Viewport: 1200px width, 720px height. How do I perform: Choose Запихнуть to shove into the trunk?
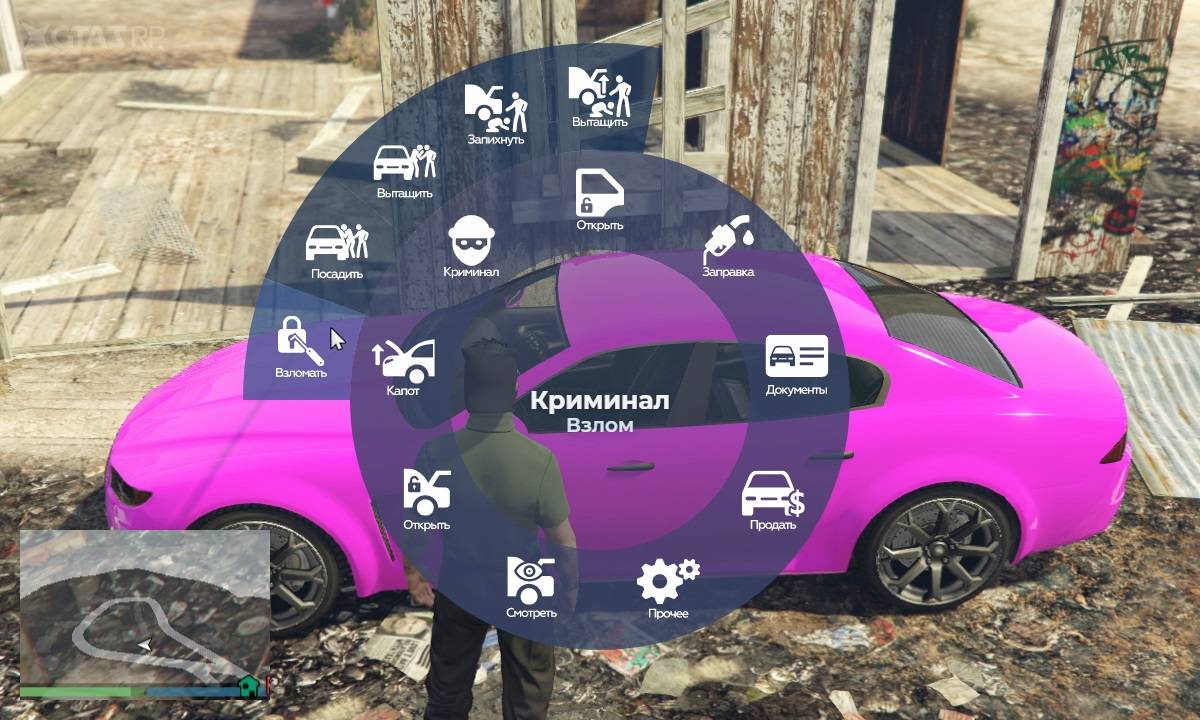[x=496, y=110]
